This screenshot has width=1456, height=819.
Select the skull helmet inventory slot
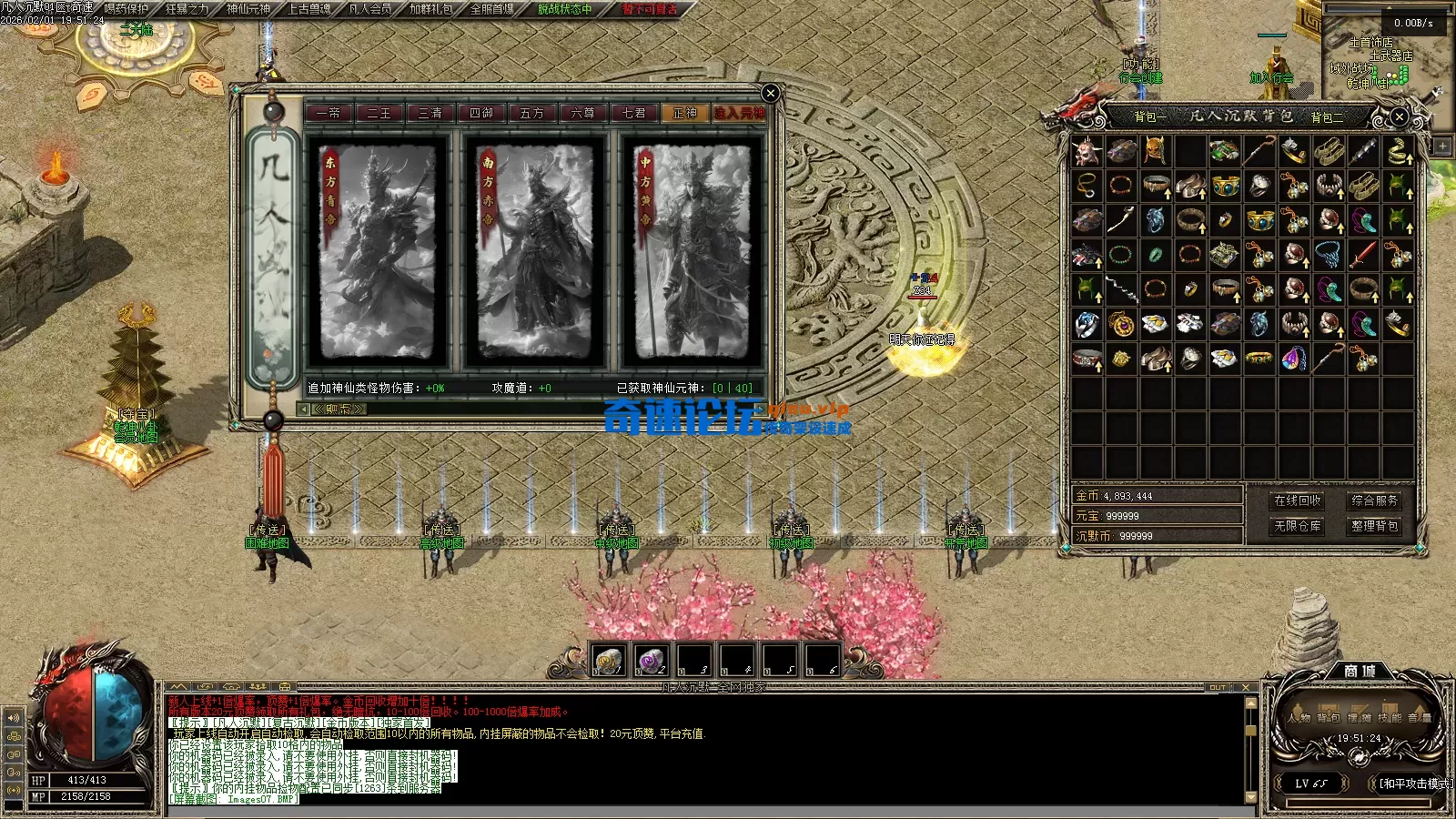(1087, 151)
